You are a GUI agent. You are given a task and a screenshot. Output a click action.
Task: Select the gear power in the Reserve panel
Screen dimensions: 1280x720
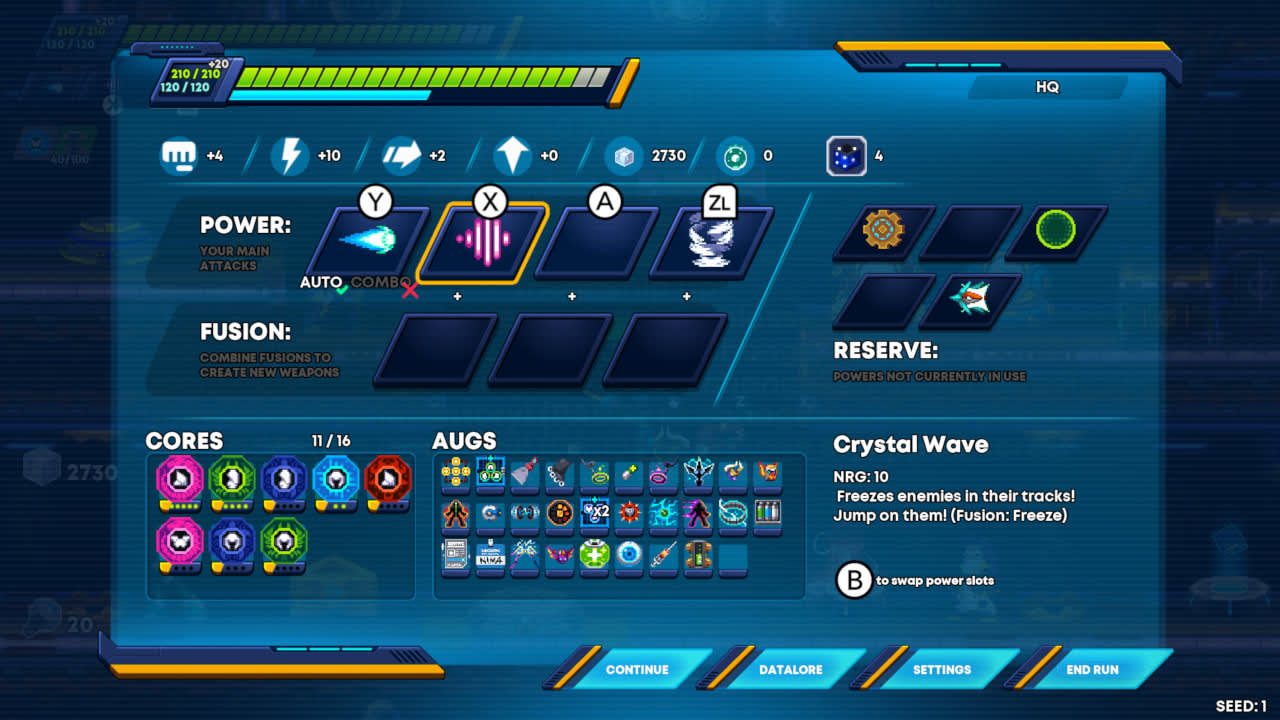881,231
